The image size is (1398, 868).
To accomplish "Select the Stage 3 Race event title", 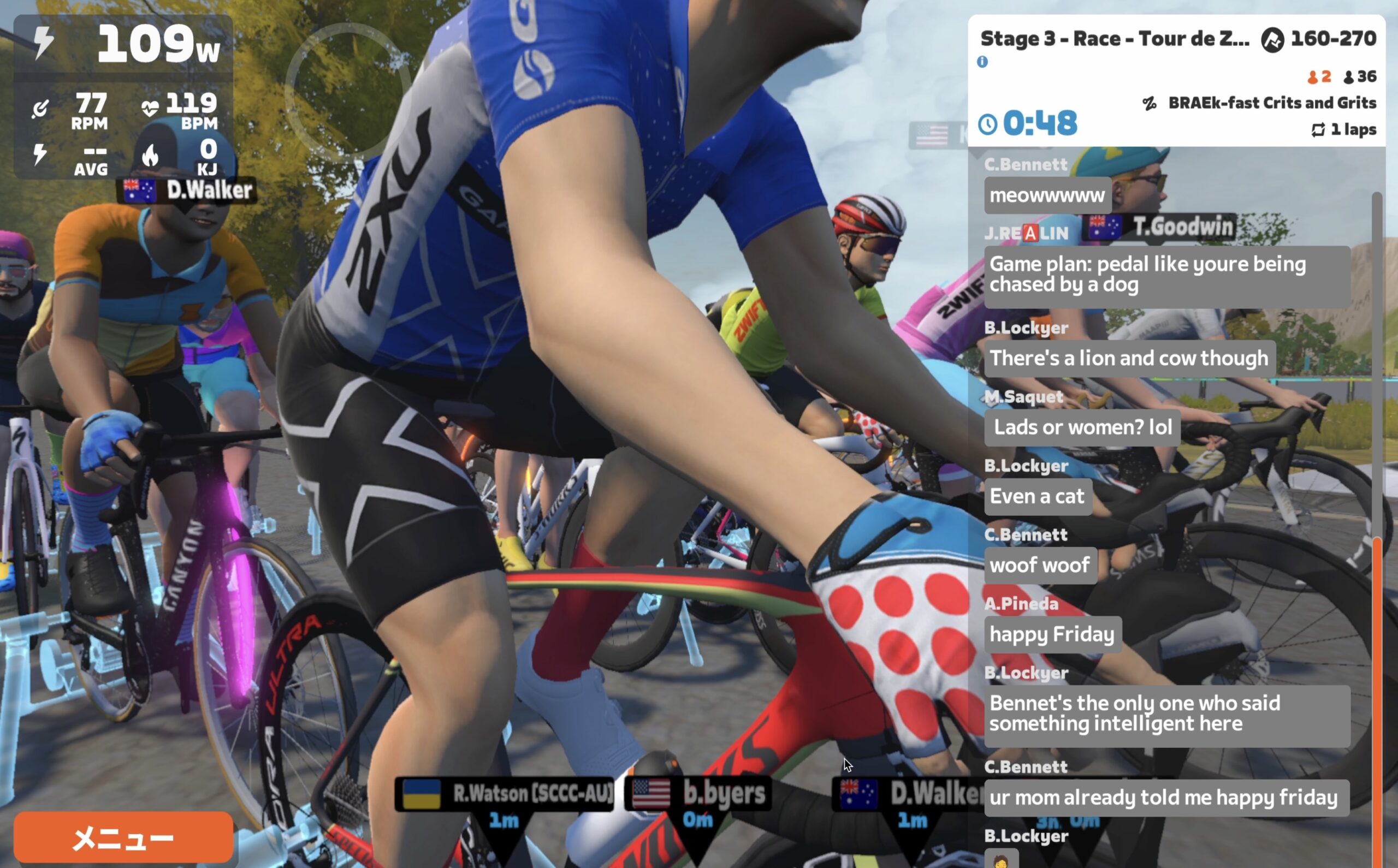I will point(1114,39).
